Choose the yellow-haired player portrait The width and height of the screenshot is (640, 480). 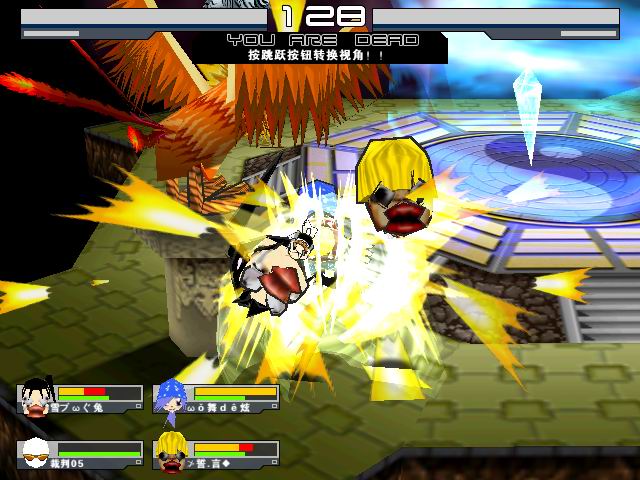171,453
